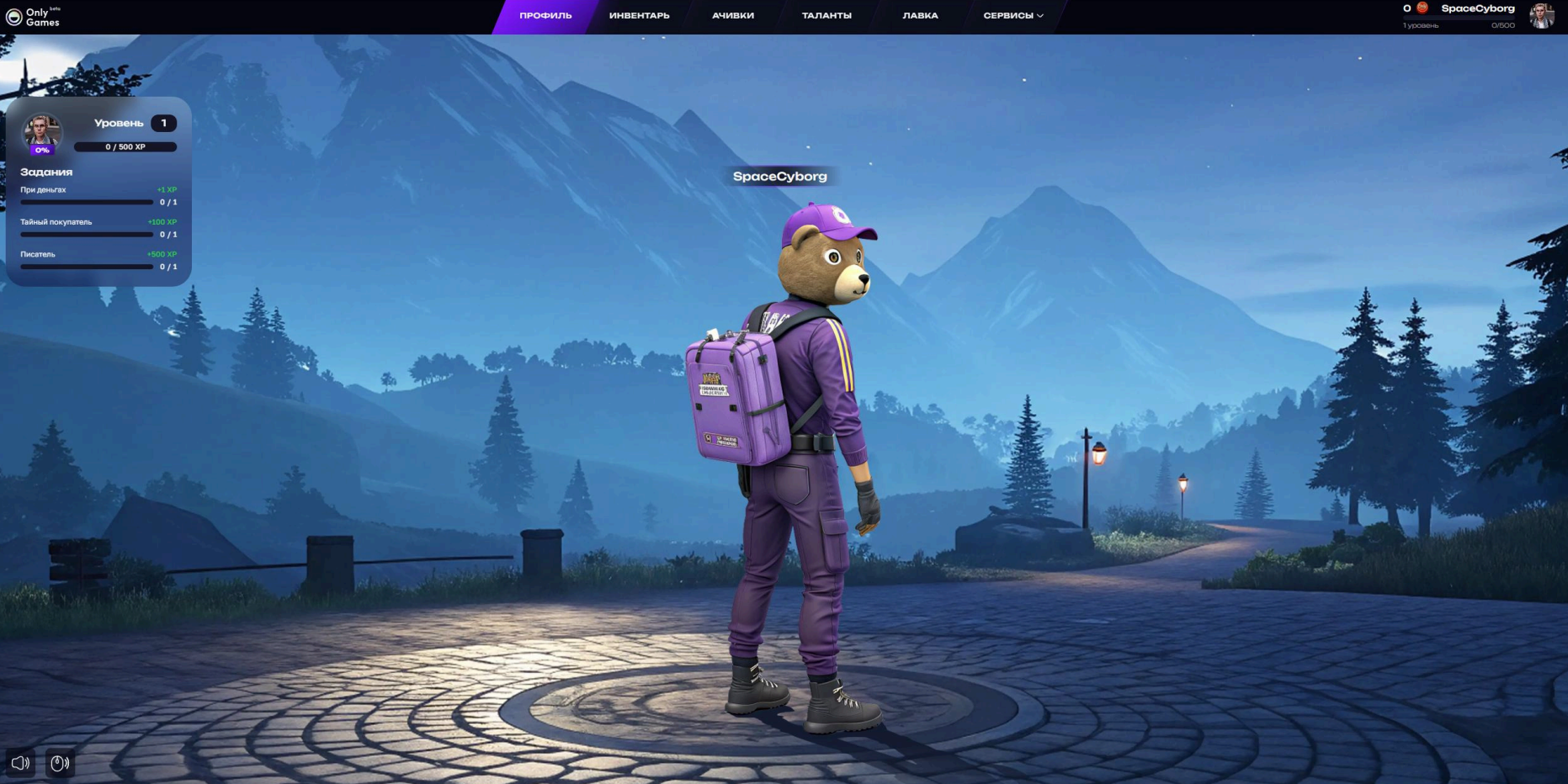This screenshot has width=1568, height=784.
Task: Click the Only Games logo
Action: (x=33, y=17)
